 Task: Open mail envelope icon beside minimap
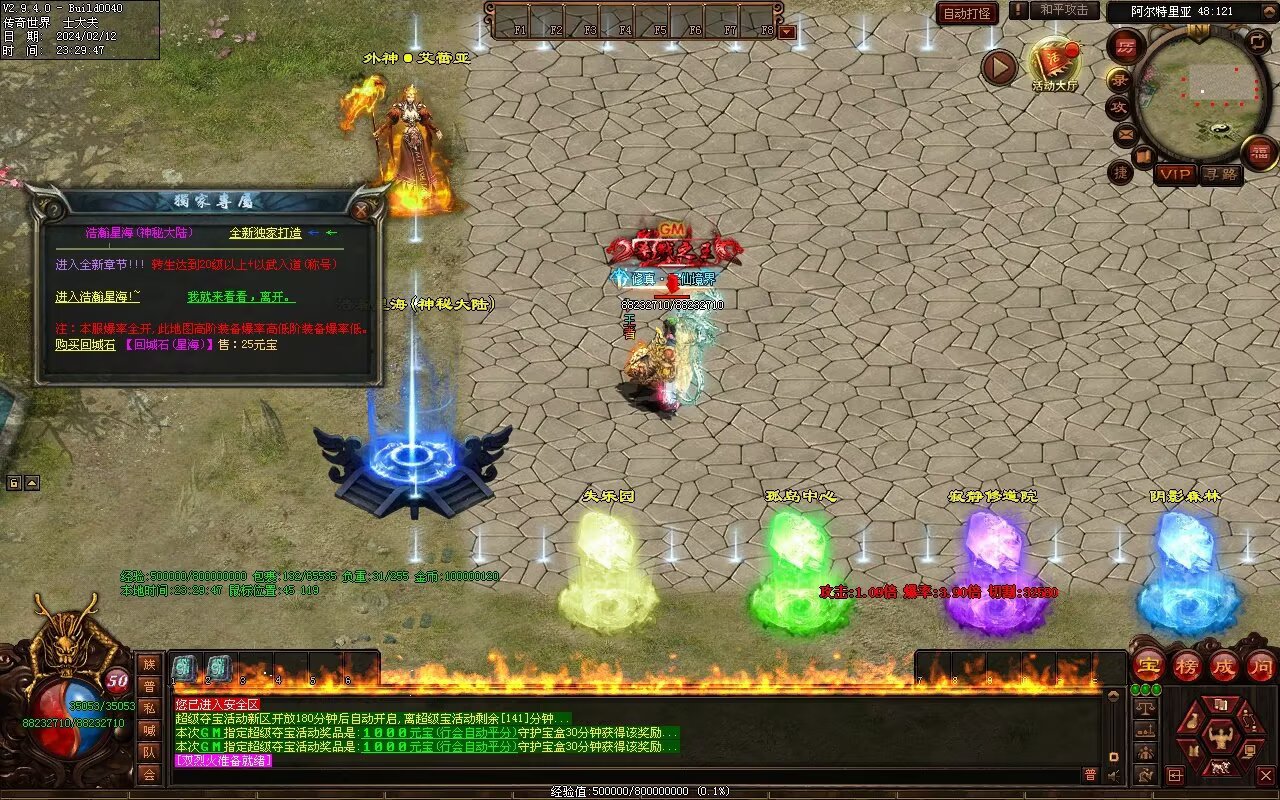1126,133
